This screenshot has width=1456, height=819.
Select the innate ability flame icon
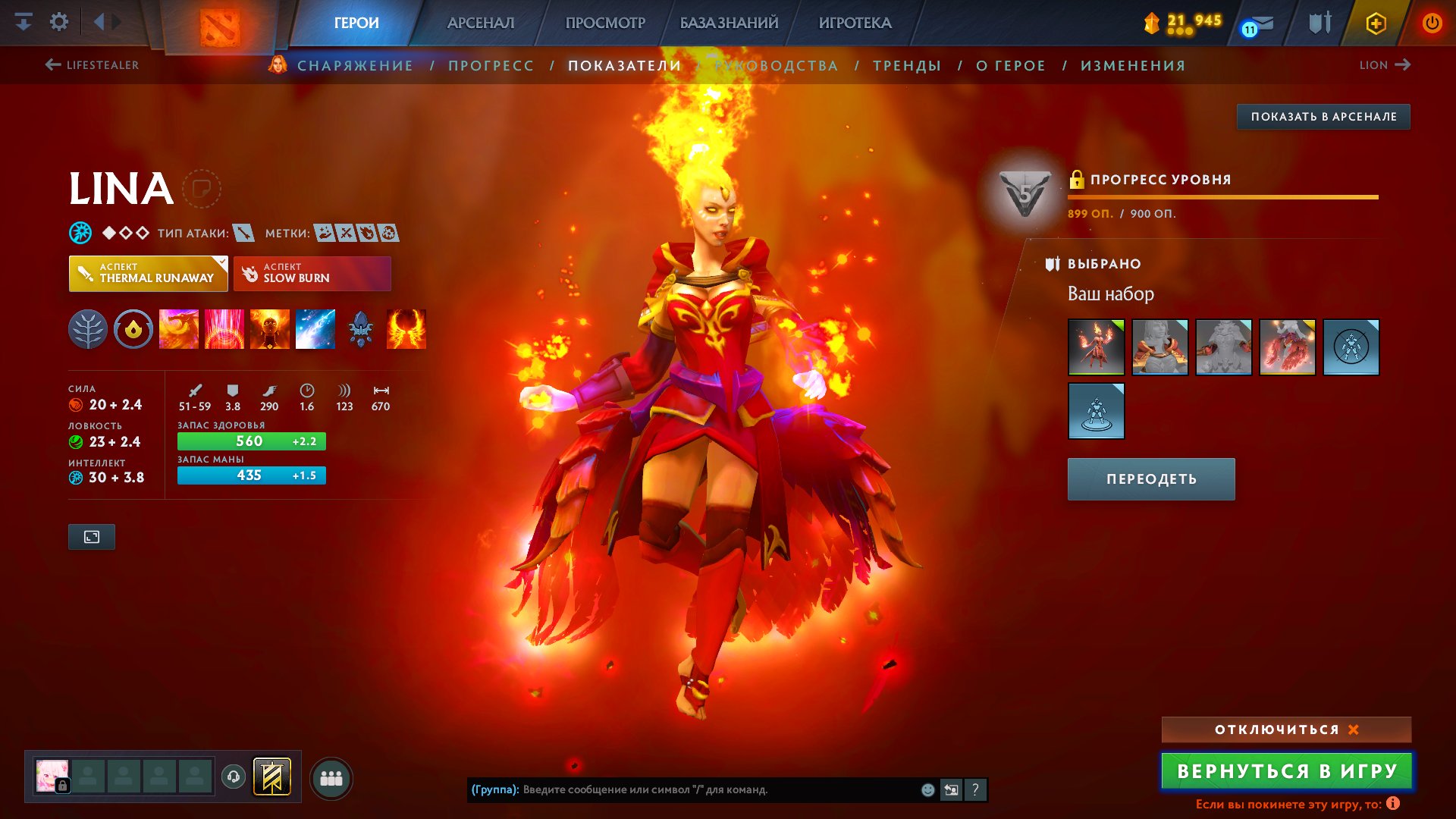pos(133,328)
